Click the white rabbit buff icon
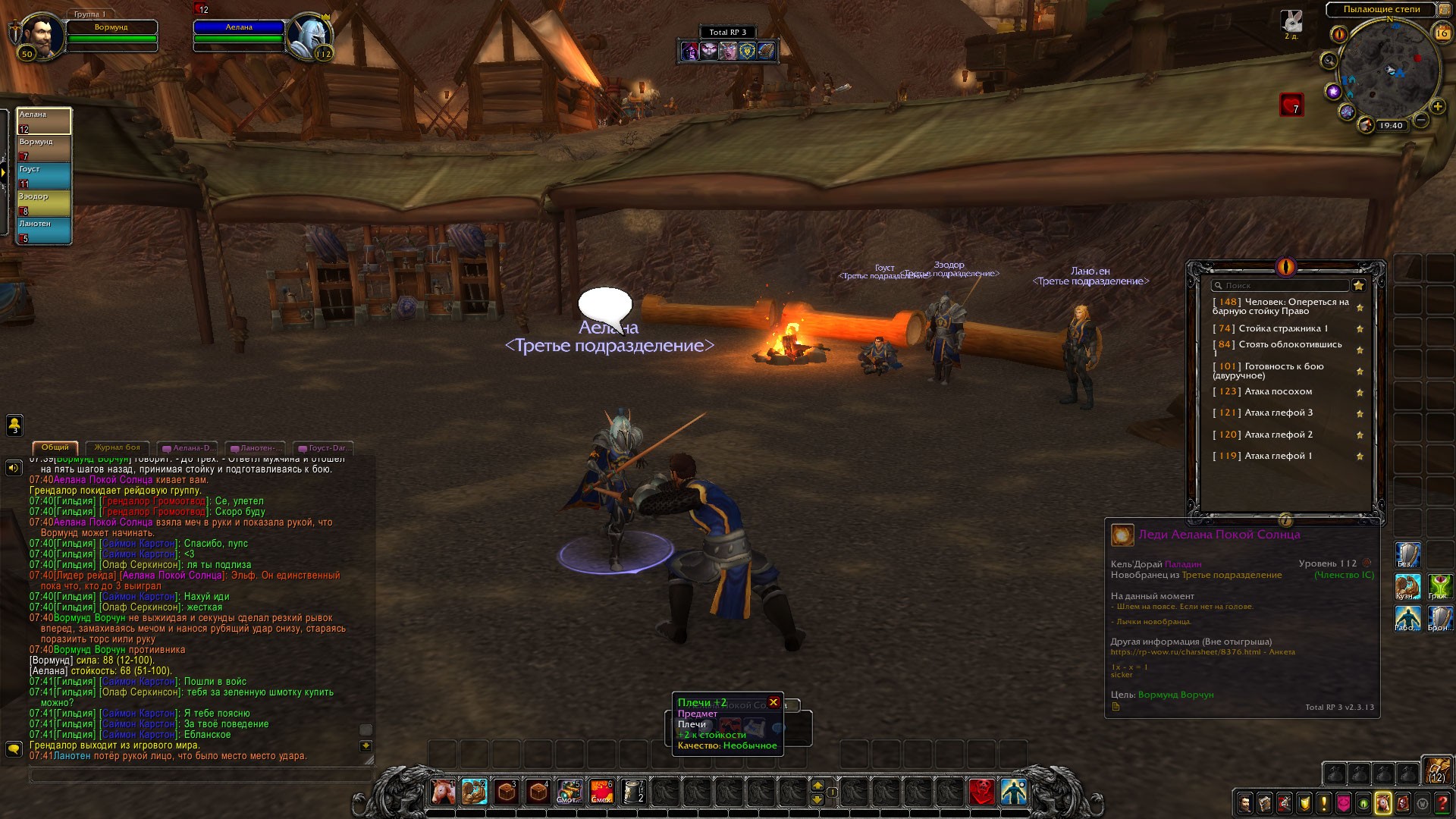This screenshot has width=1456, height=819. pos(1291,21)
